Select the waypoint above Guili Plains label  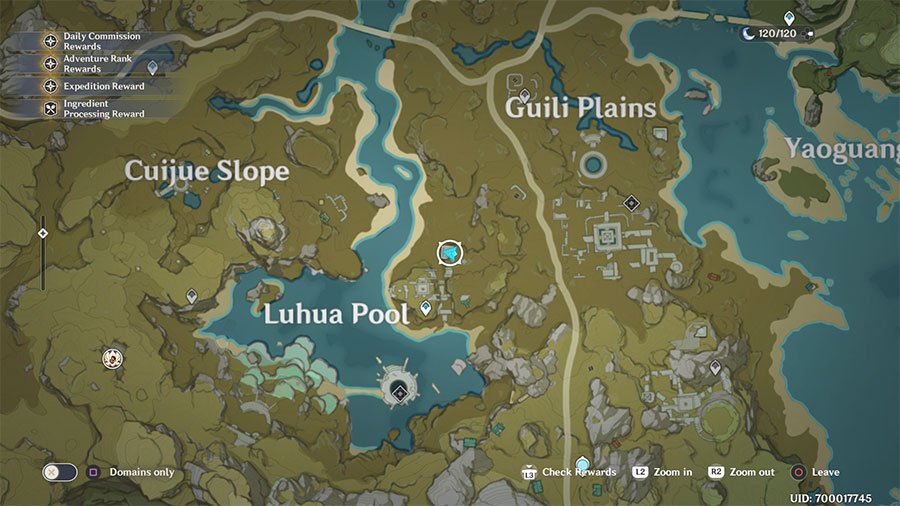click(x=525, y=95)
